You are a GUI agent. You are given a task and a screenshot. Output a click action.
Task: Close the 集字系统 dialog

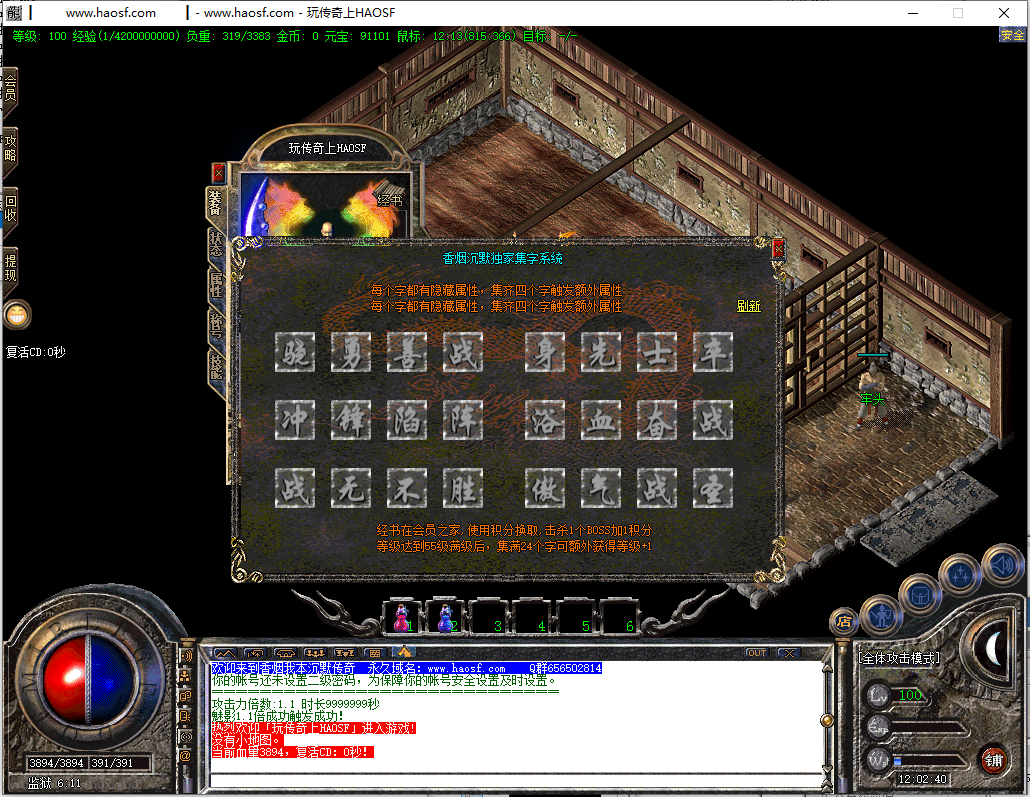pos(778,250)
